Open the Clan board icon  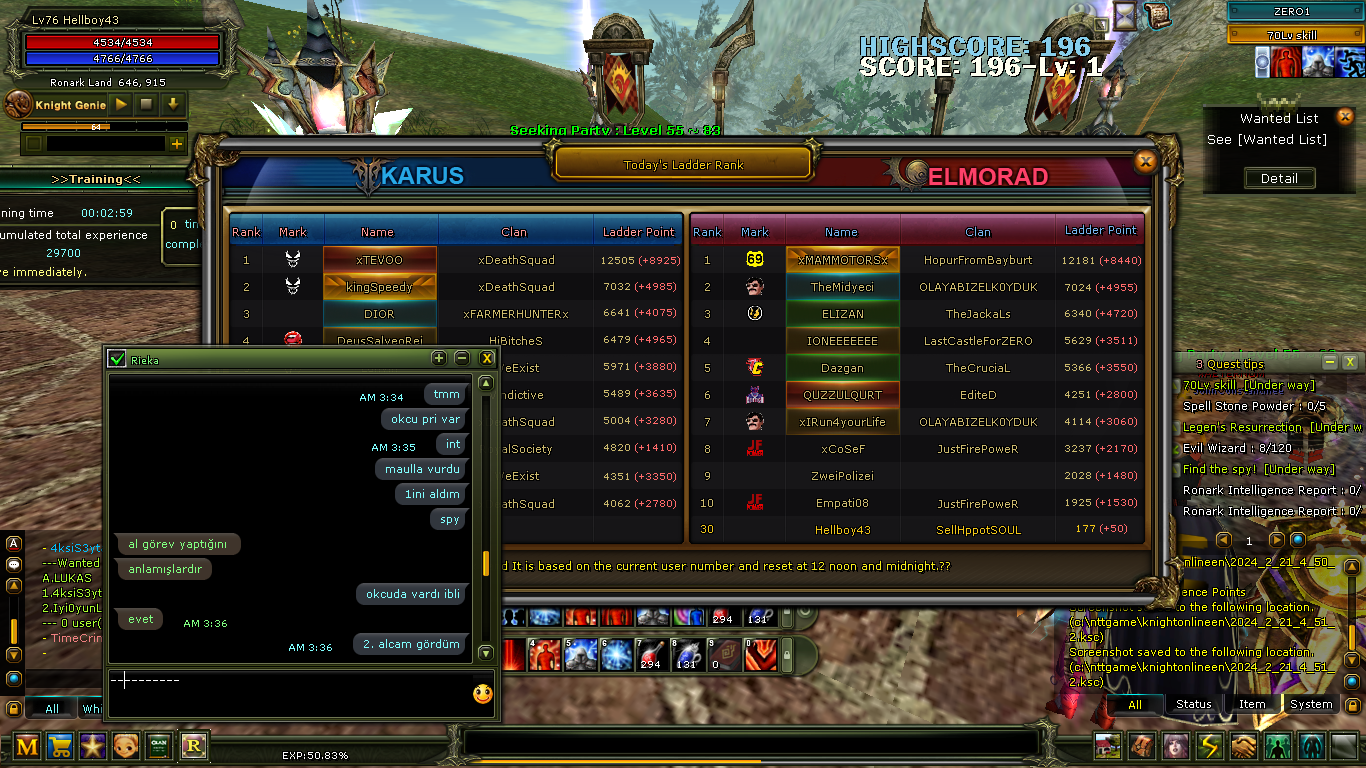(x=160, y=745)
